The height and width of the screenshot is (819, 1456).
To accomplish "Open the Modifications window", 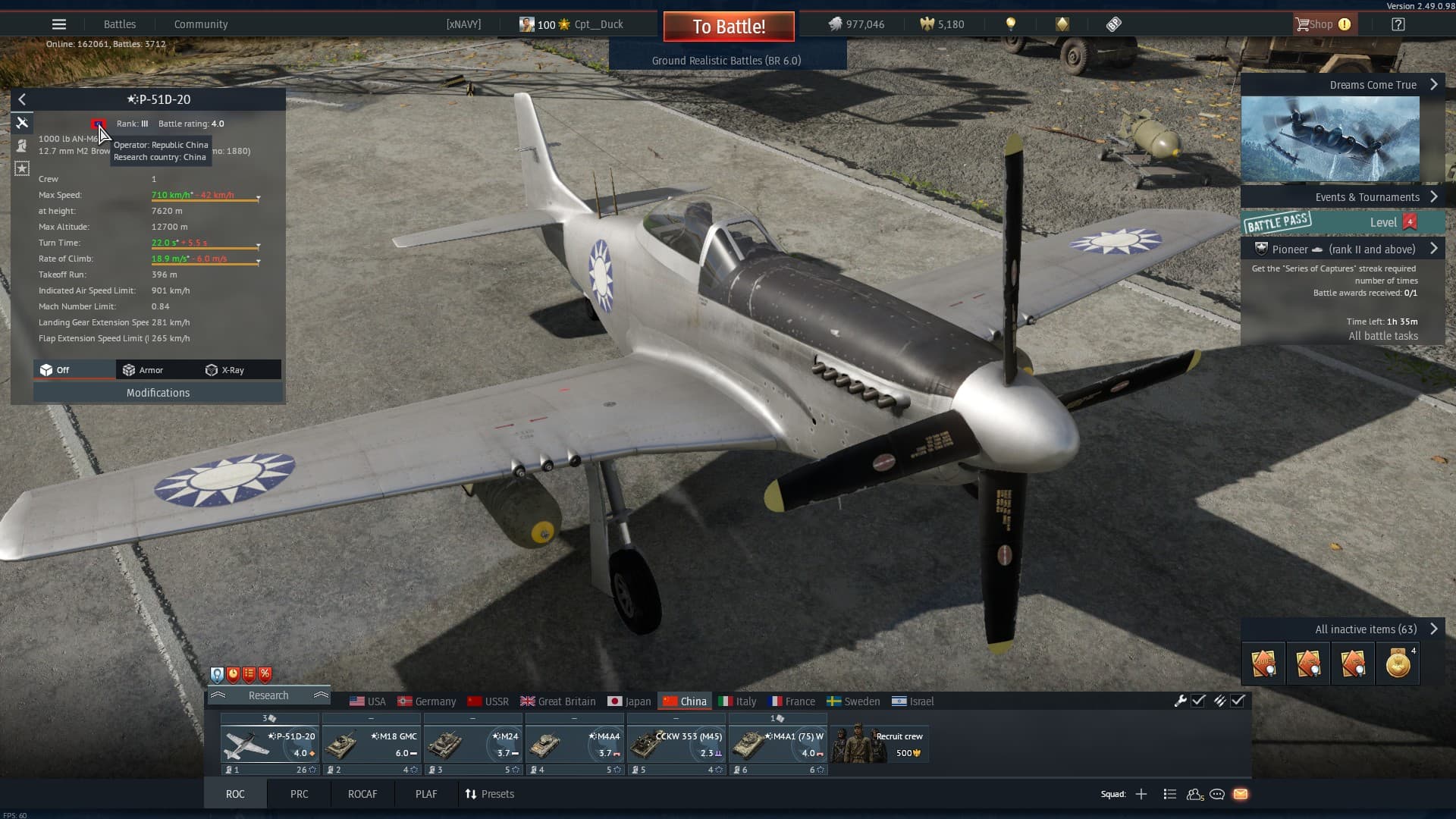I will [158, 393].
